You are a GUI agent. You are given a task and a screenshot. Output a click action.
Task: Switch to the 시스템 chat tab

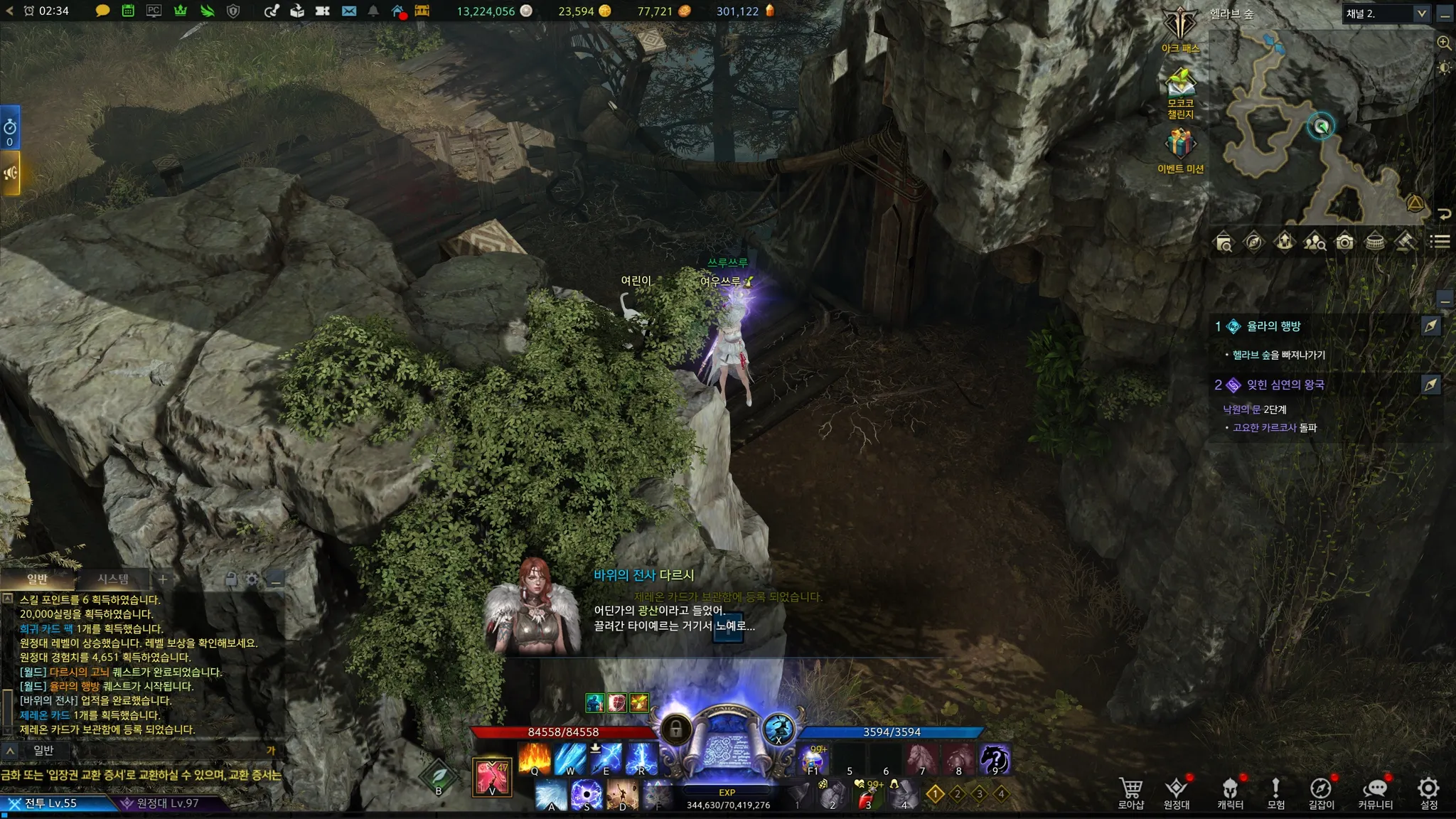click(113, 579)
